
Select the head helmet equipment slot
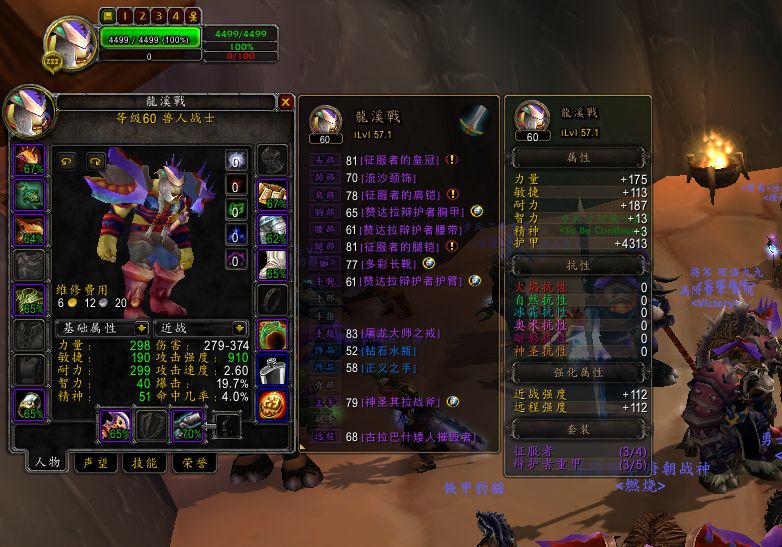28,160
